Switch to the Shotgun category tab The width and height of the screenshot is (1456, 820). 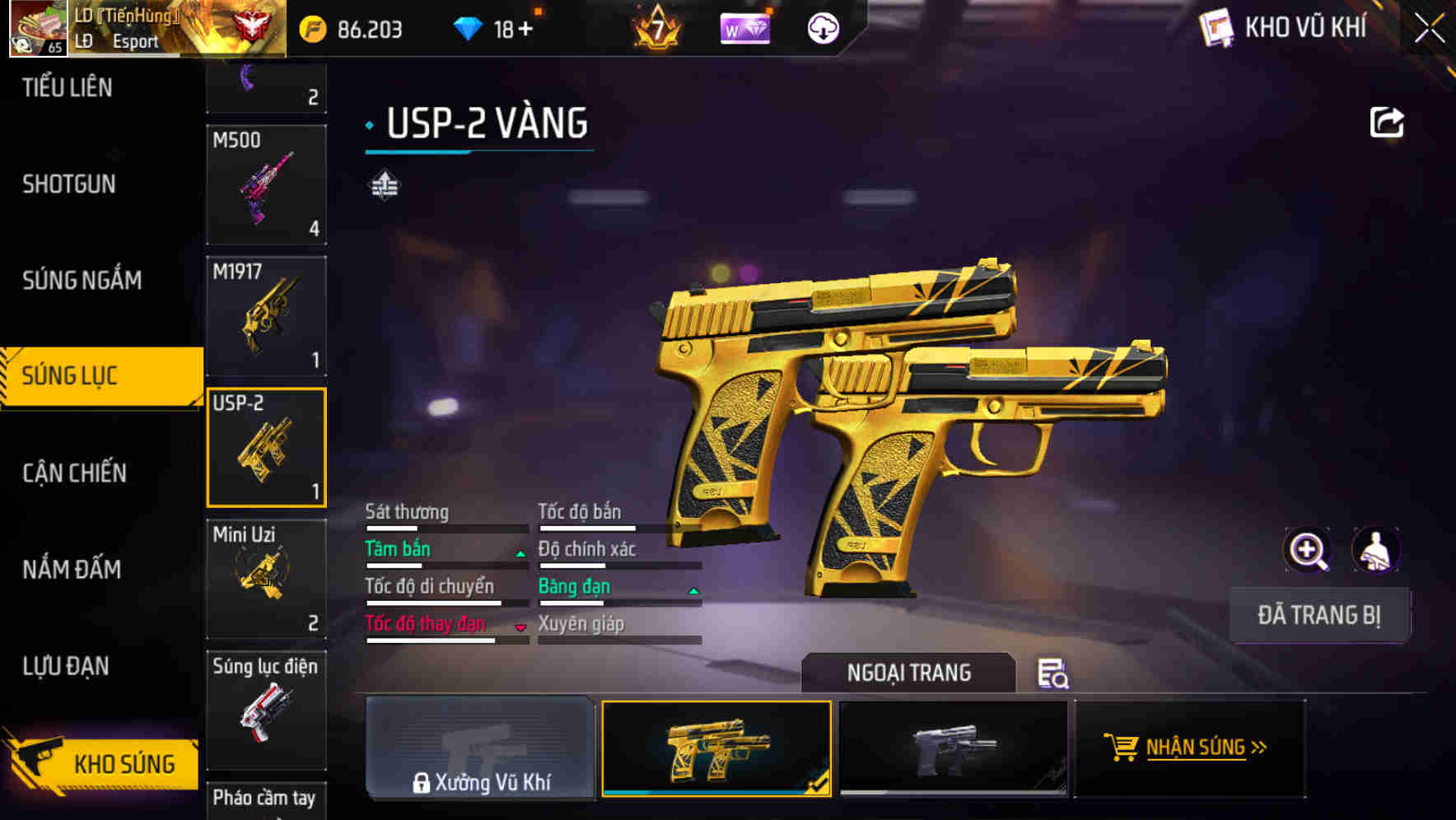pyautogui.click(x=68, y=184)
